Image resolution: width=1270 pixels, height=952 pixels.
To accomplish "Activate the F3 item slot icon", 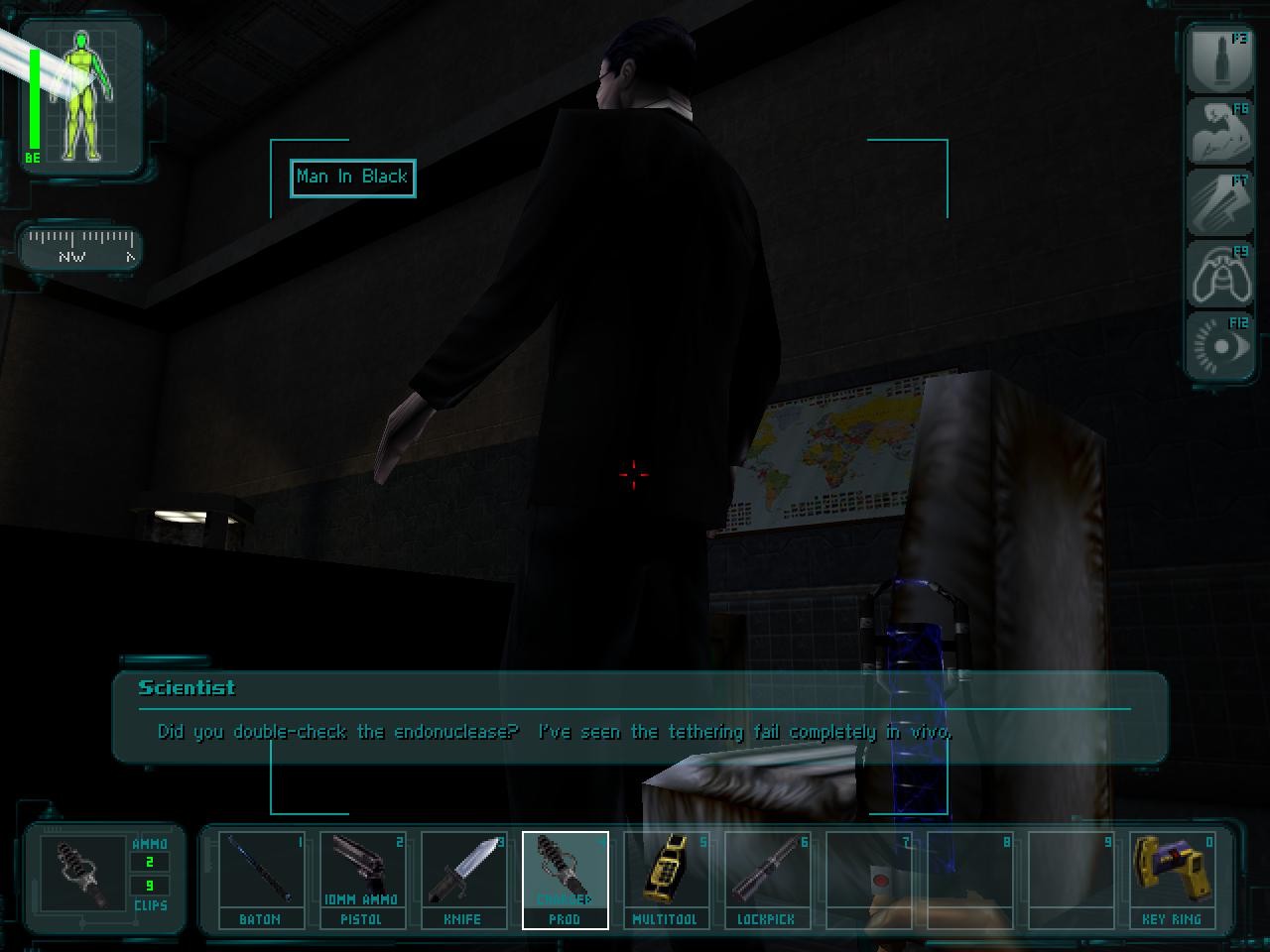I will point(1219,60).
